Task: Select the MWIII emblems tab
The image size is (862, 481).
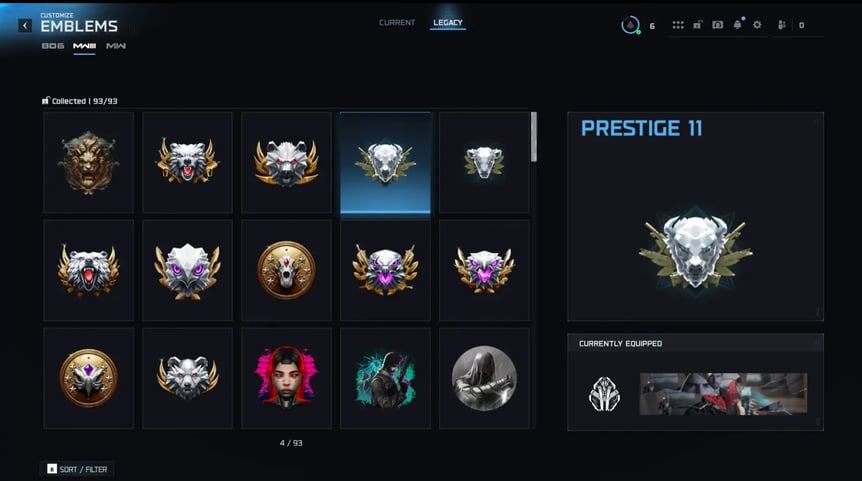Action: coord(84,46)
